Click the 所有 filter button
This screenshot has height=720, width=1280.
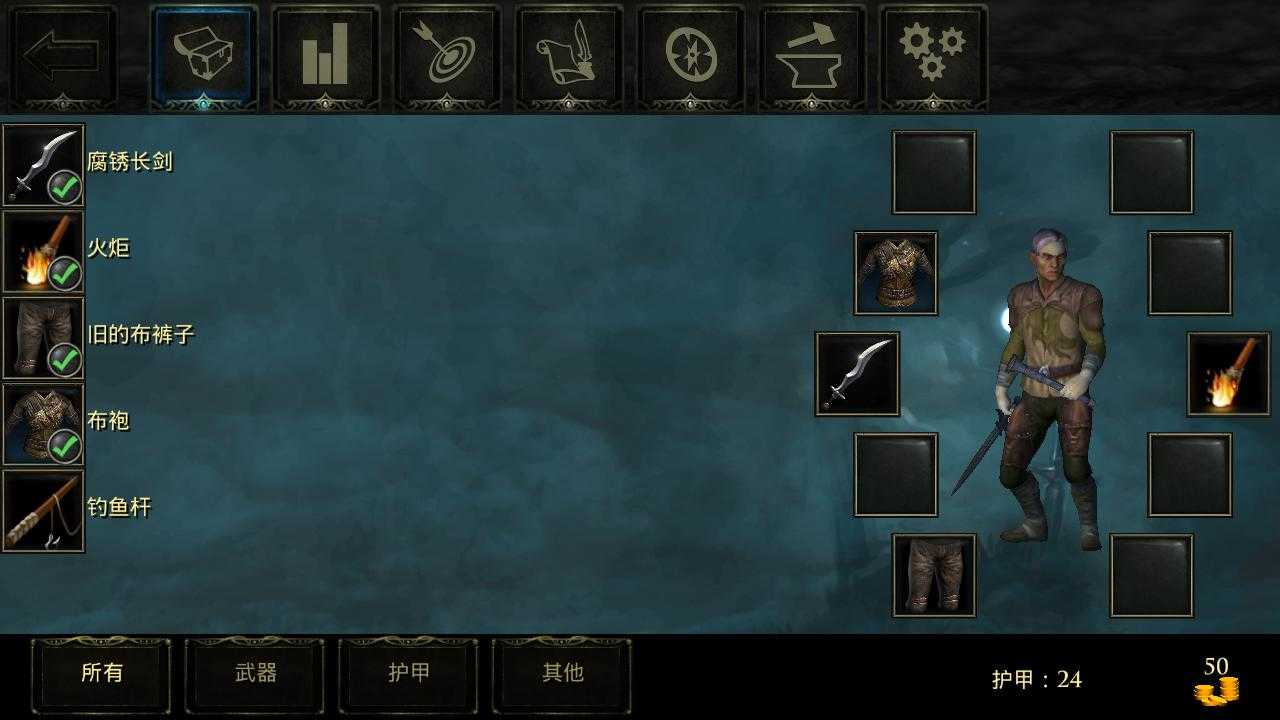(101, 674)
